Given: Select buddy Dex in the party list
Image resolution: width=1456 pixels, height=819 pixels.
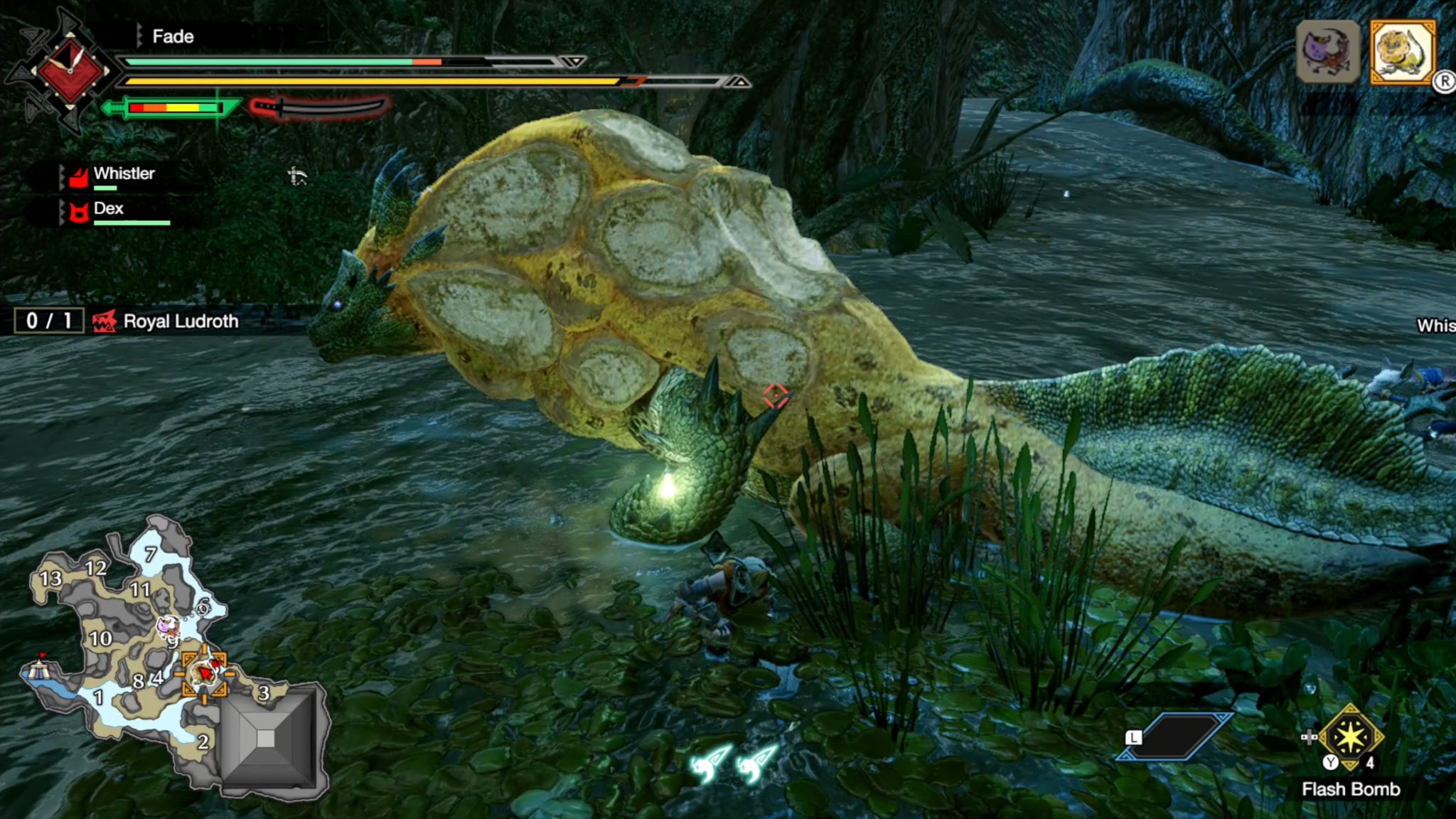Looking at the screenshot, I should coord(108,210).
